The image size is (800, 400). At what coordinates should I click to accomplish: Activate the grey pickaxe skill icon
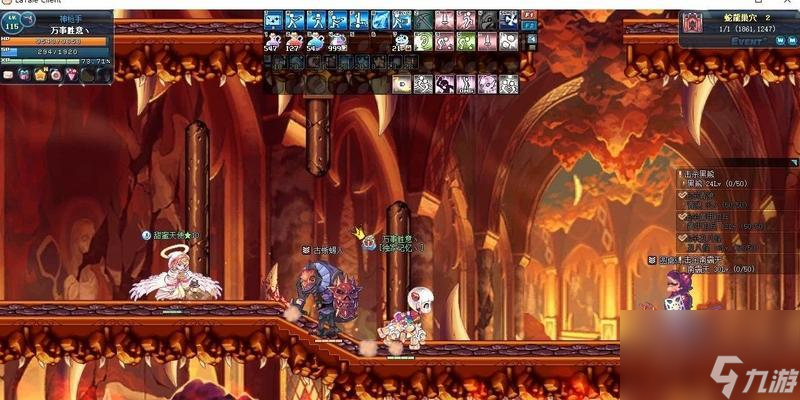point(423,20)
